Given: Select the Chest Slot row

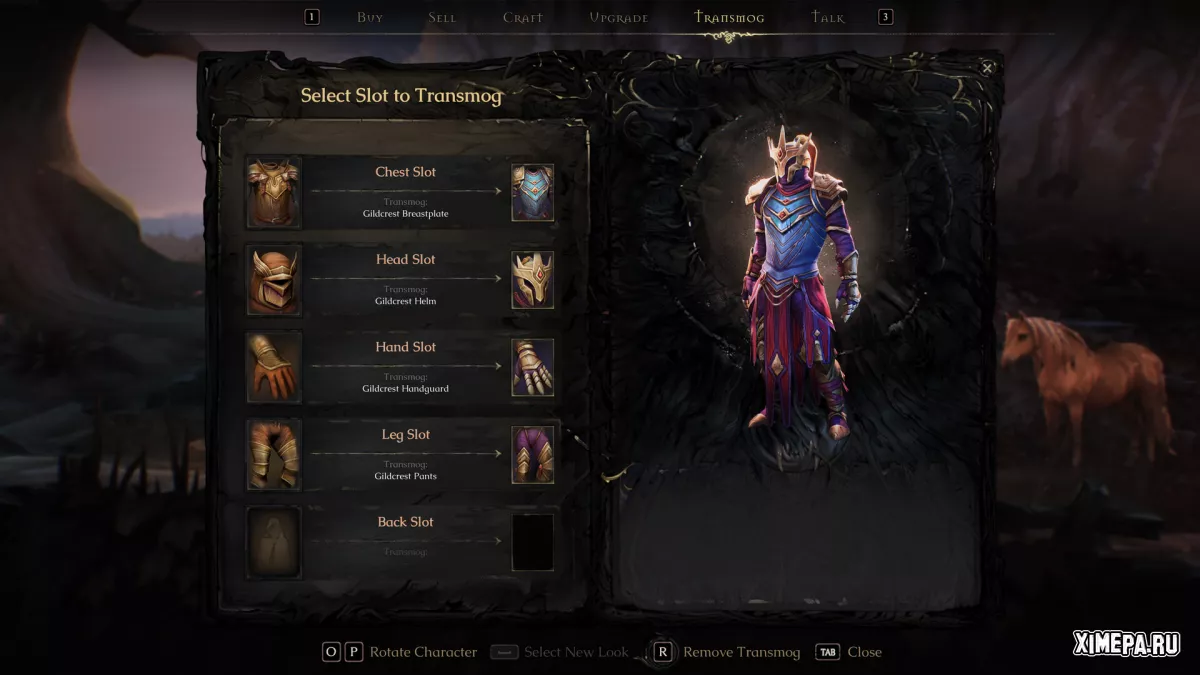Looking at the screenshot, I should (x=405, y=191).
